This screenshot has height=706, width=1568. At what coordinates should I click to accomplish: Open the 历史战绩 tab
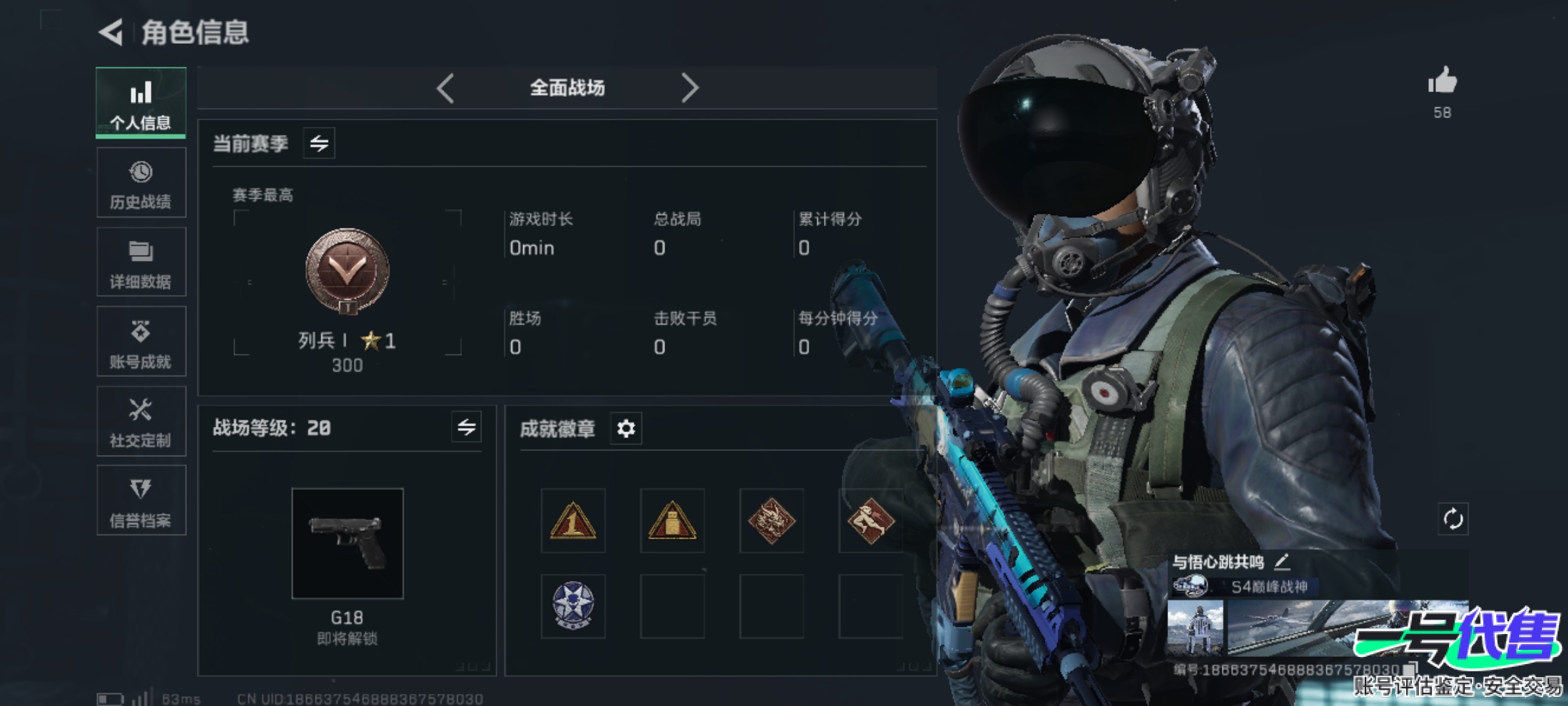pyautogui.click(x=141, y=183)
